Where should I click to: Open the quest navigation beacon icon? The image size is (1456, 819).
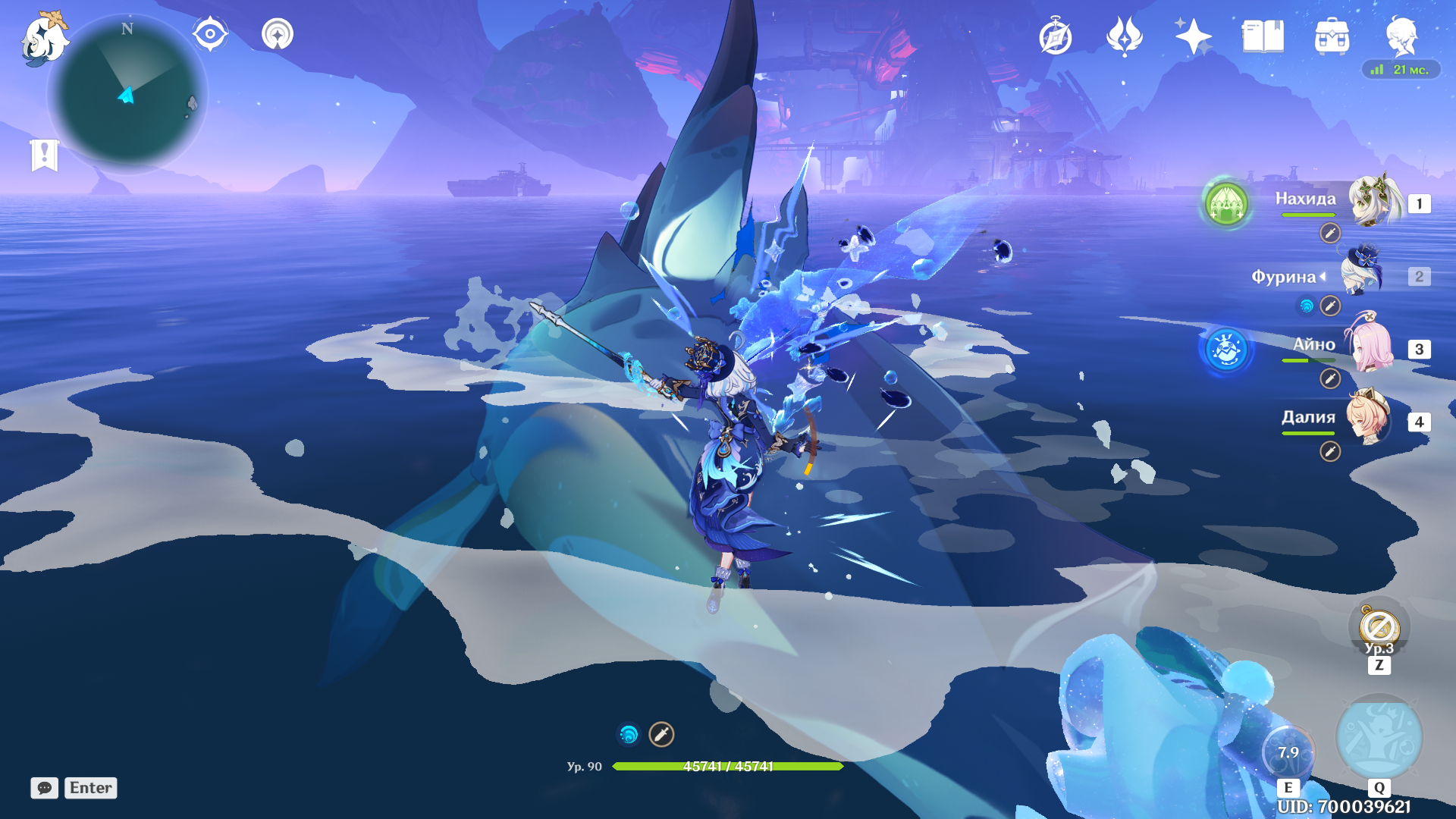coord(278,34)
